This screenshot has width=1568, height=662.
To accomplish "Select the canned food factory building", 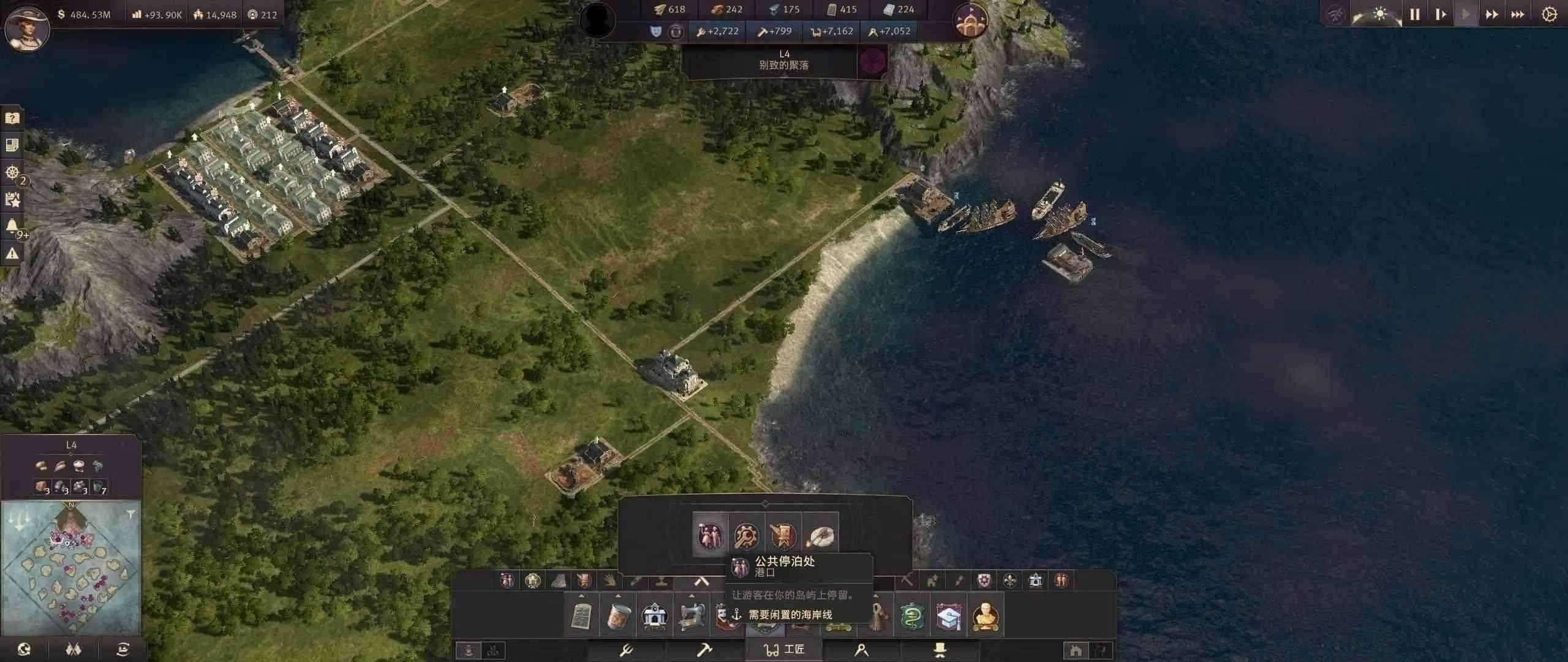I will tap(617, 615).
